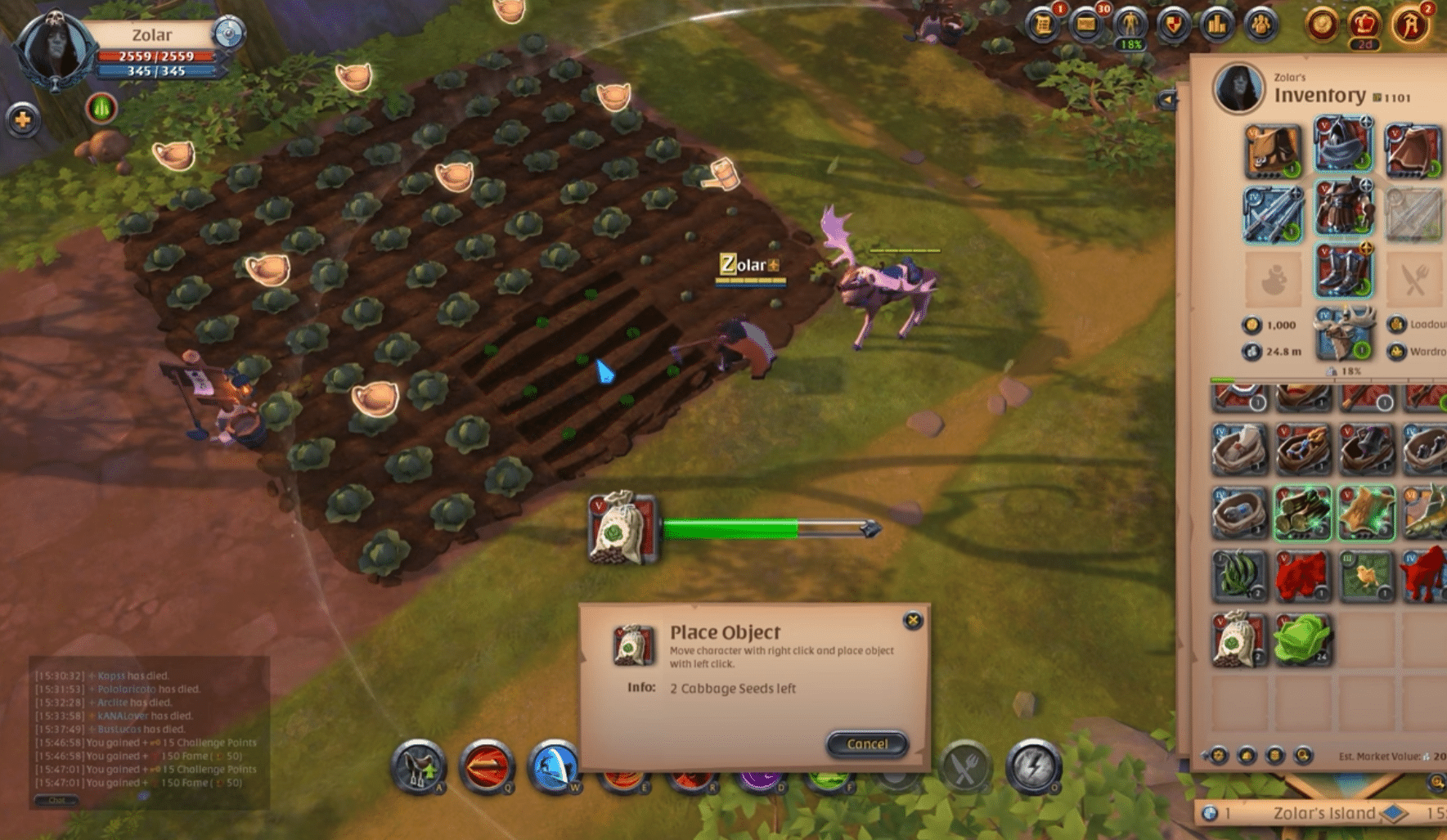The height and width of the screenshot is (840, 1447).
Task: Click the Zolar's Island location bar
Action: click(1323, 814)
